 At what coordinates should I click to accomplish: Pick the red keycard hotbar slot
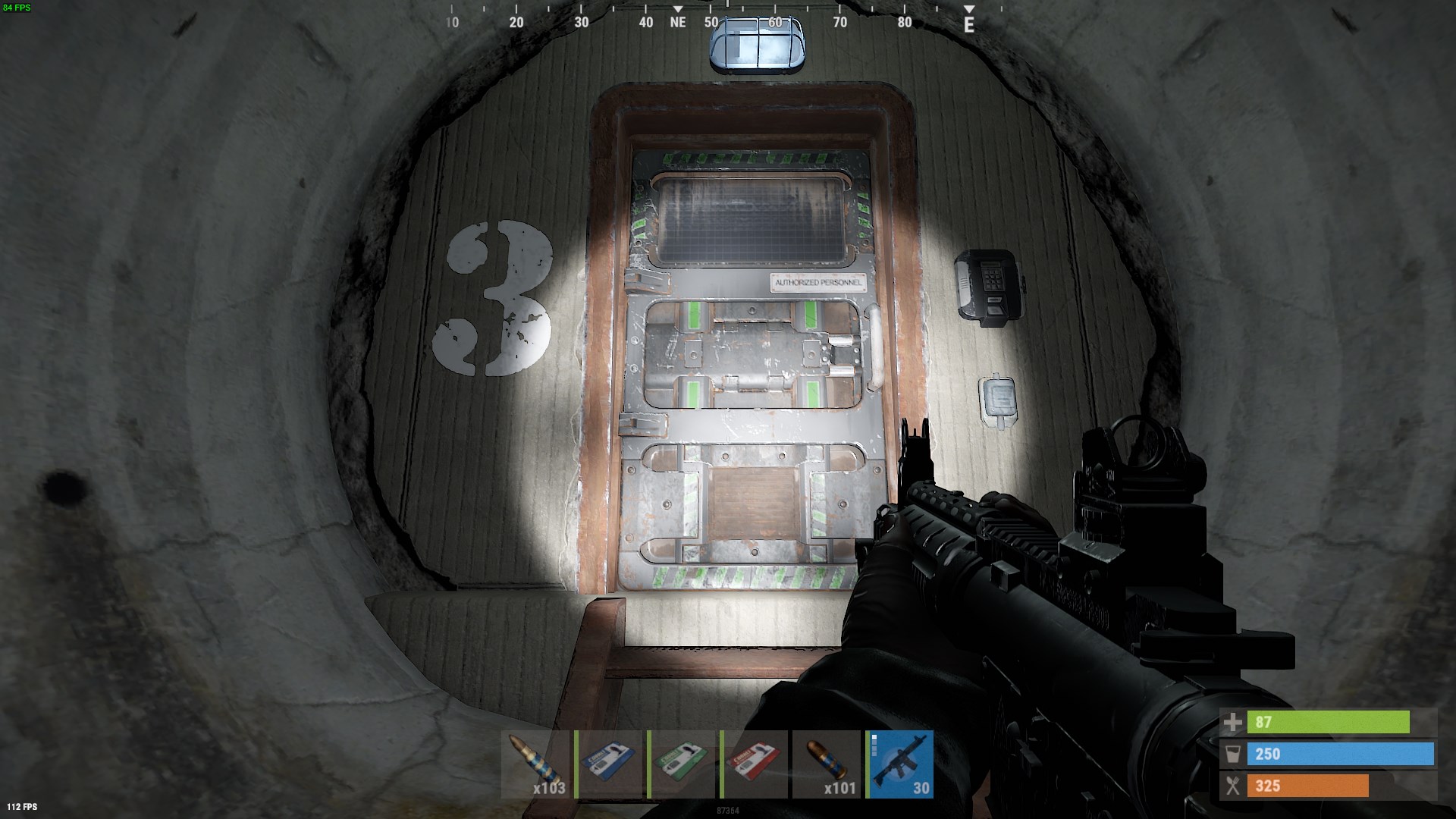[x=755, y=764]
